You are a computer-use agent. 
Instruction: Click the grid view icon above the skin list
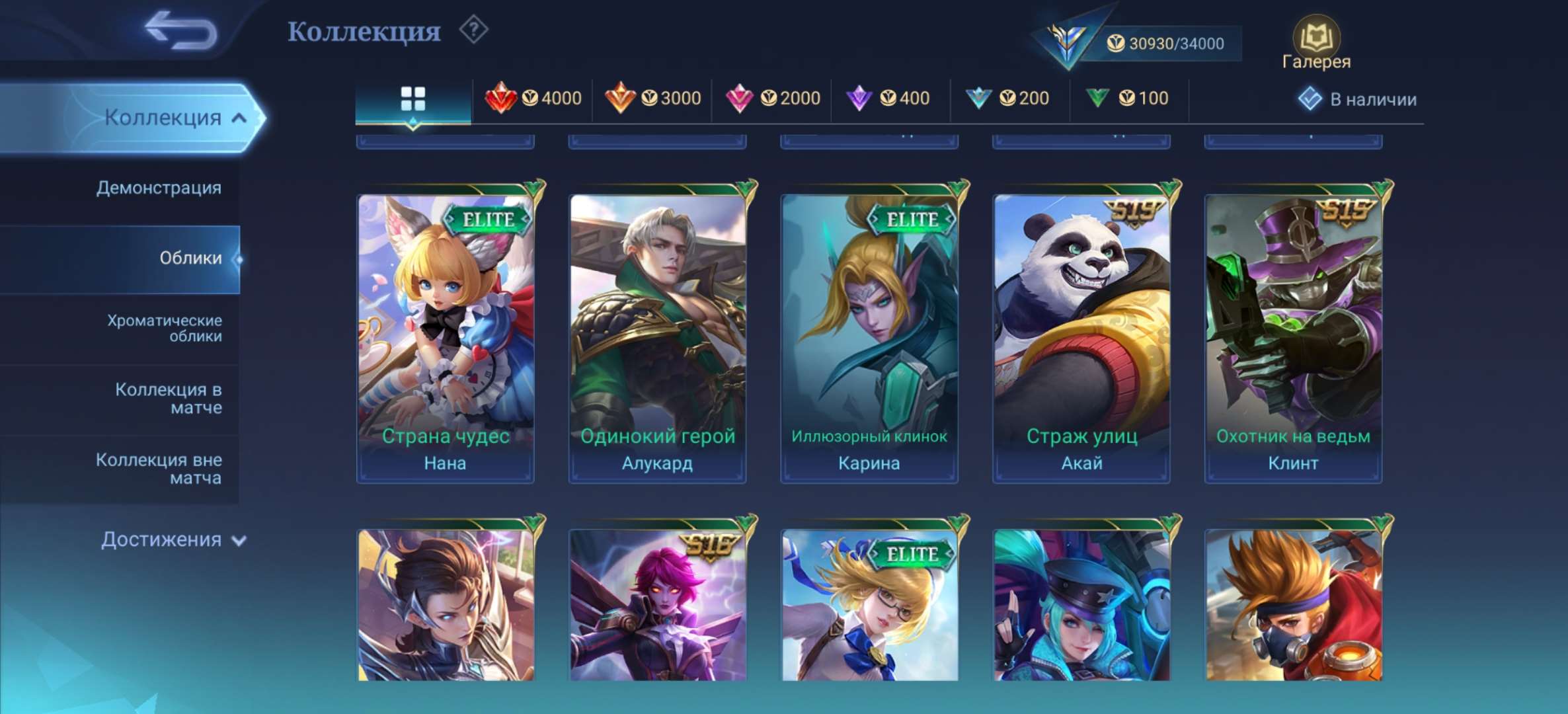[413, 98]
